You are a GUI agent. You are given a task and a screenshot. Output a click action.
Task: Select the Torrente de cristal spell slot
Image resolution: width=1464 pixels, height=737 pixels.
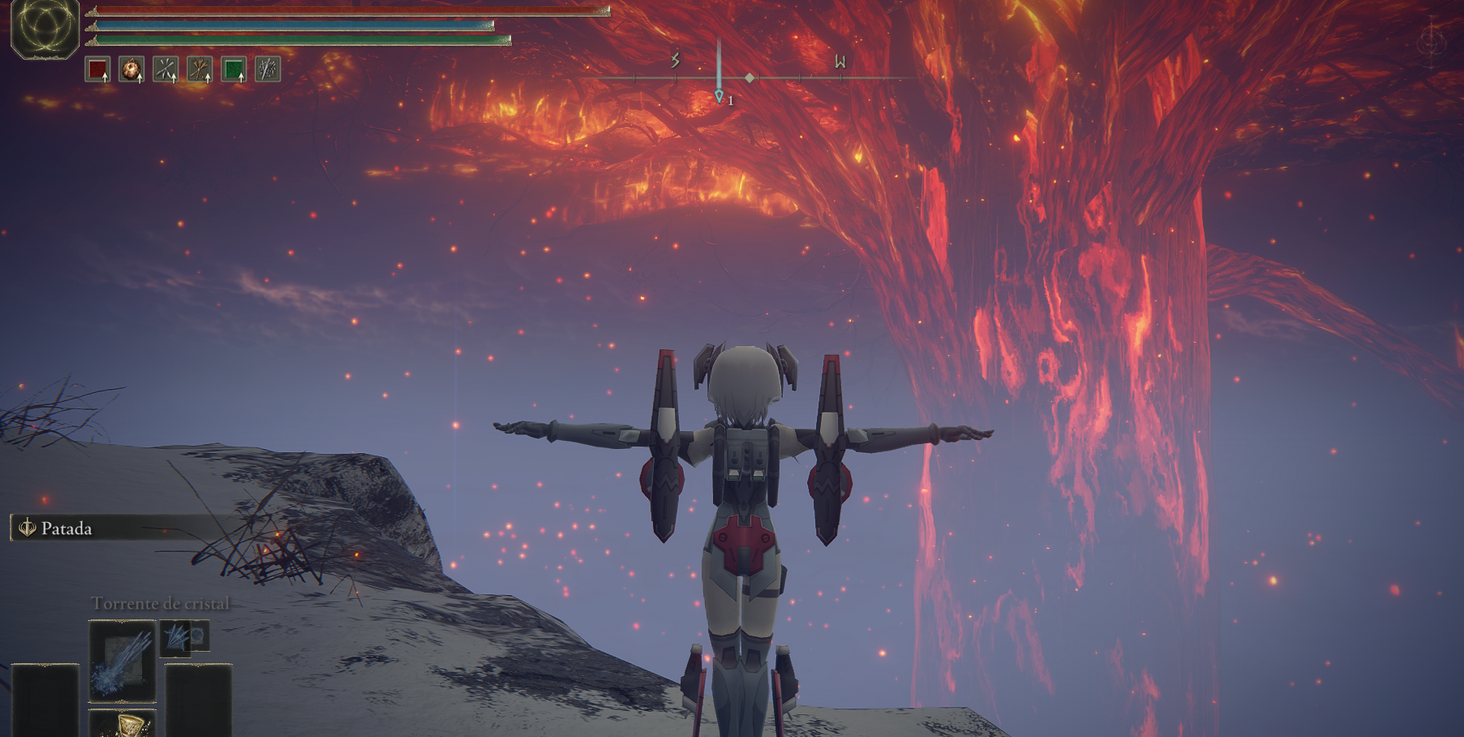[x=122, y=660]
